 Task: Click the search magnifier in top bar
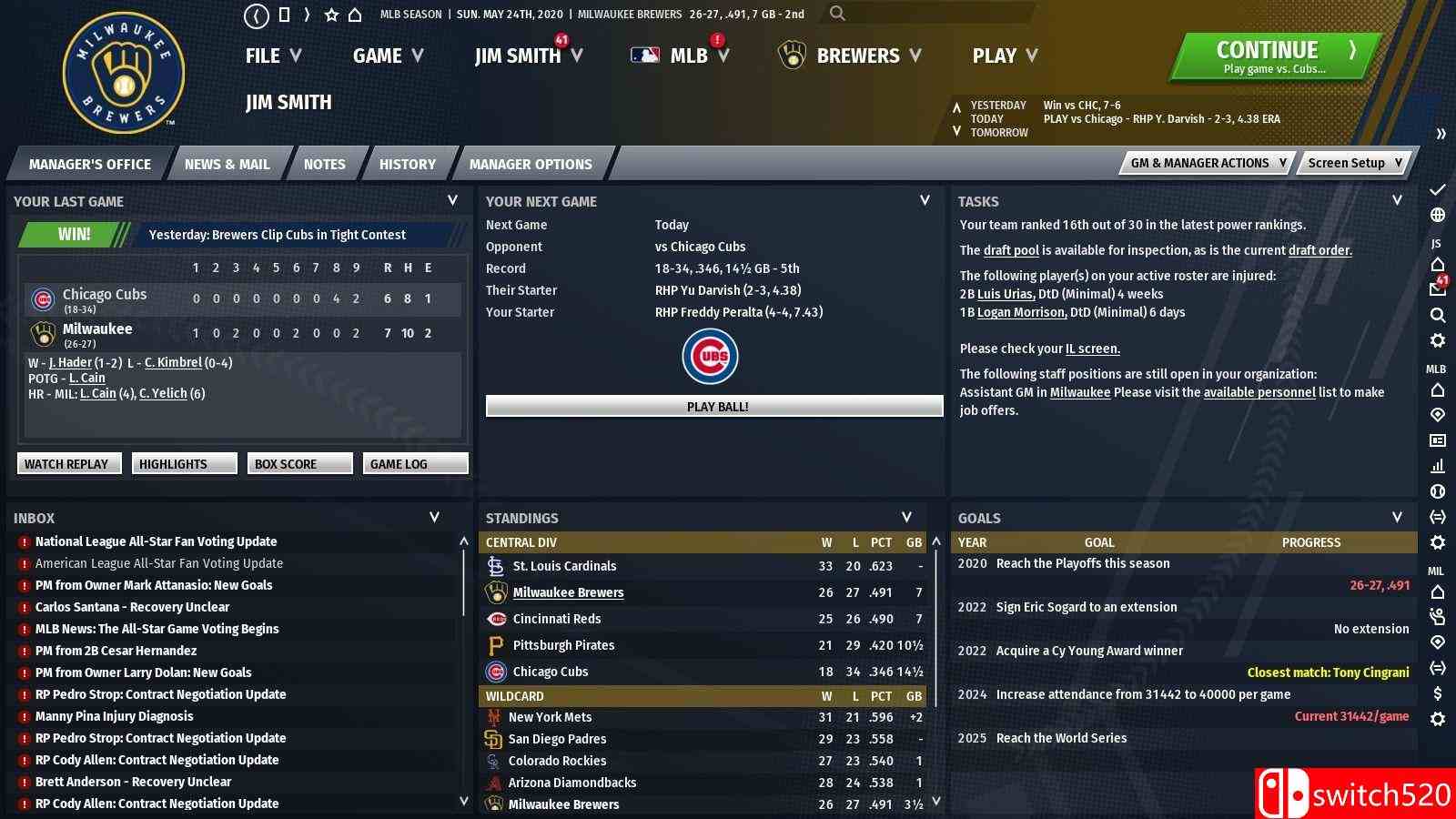point(837,14)
